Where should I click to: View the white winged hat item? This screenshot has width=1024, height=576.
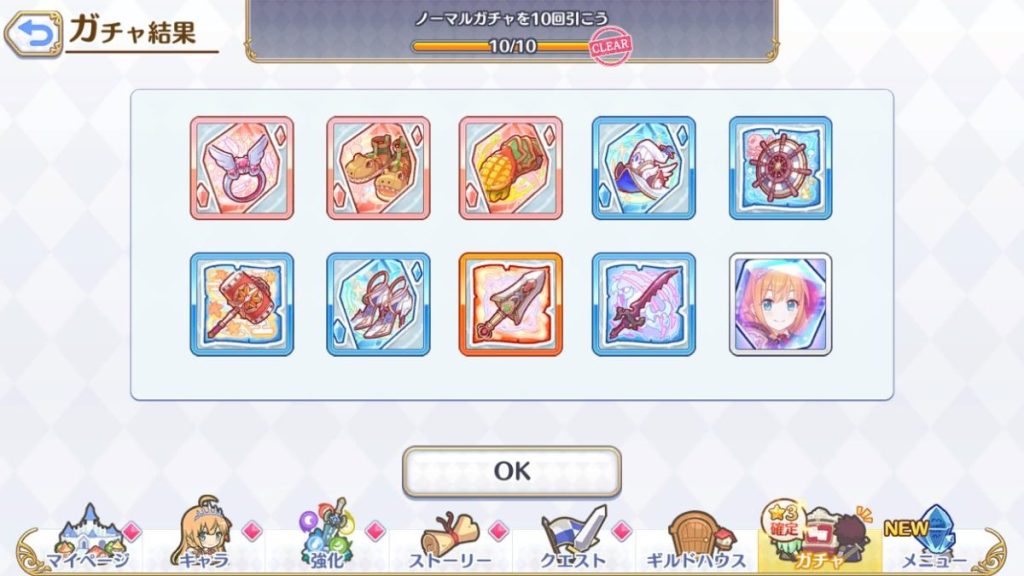[x=644, y=168]
